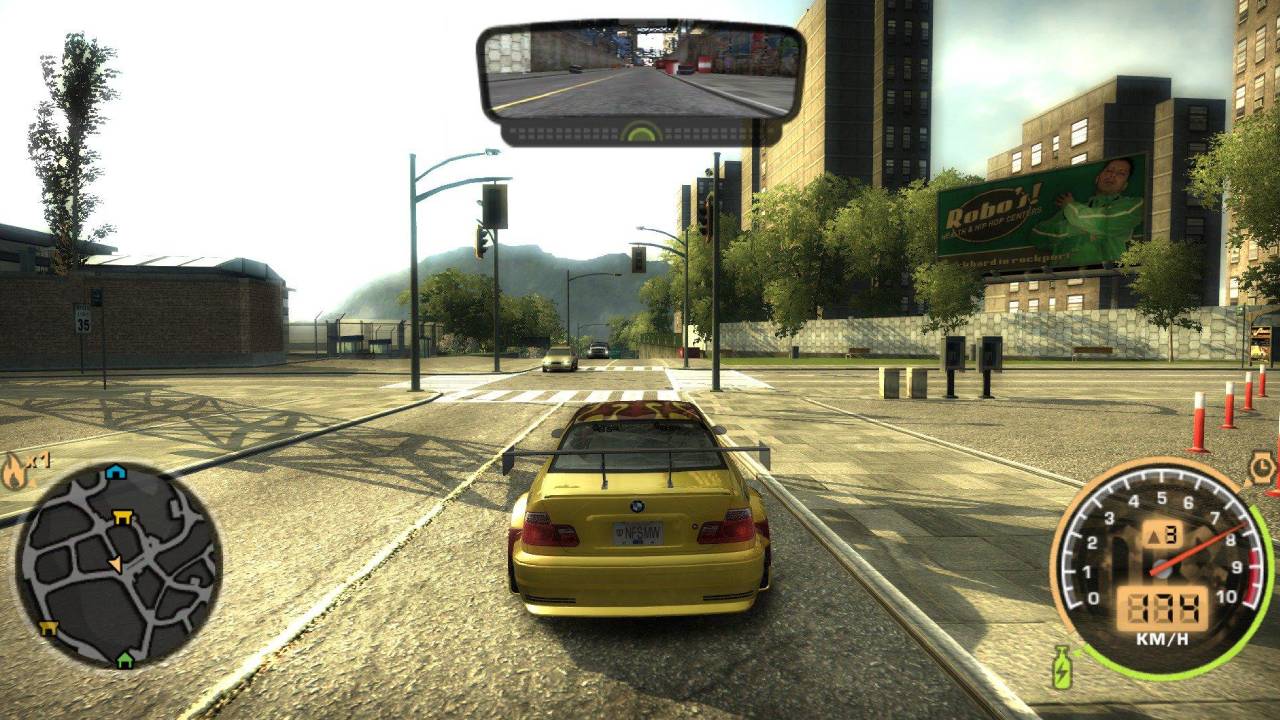This screenshot has height=720, width=1280.
Task: Click the circular city minimap
Action: (x=118, y=565)
